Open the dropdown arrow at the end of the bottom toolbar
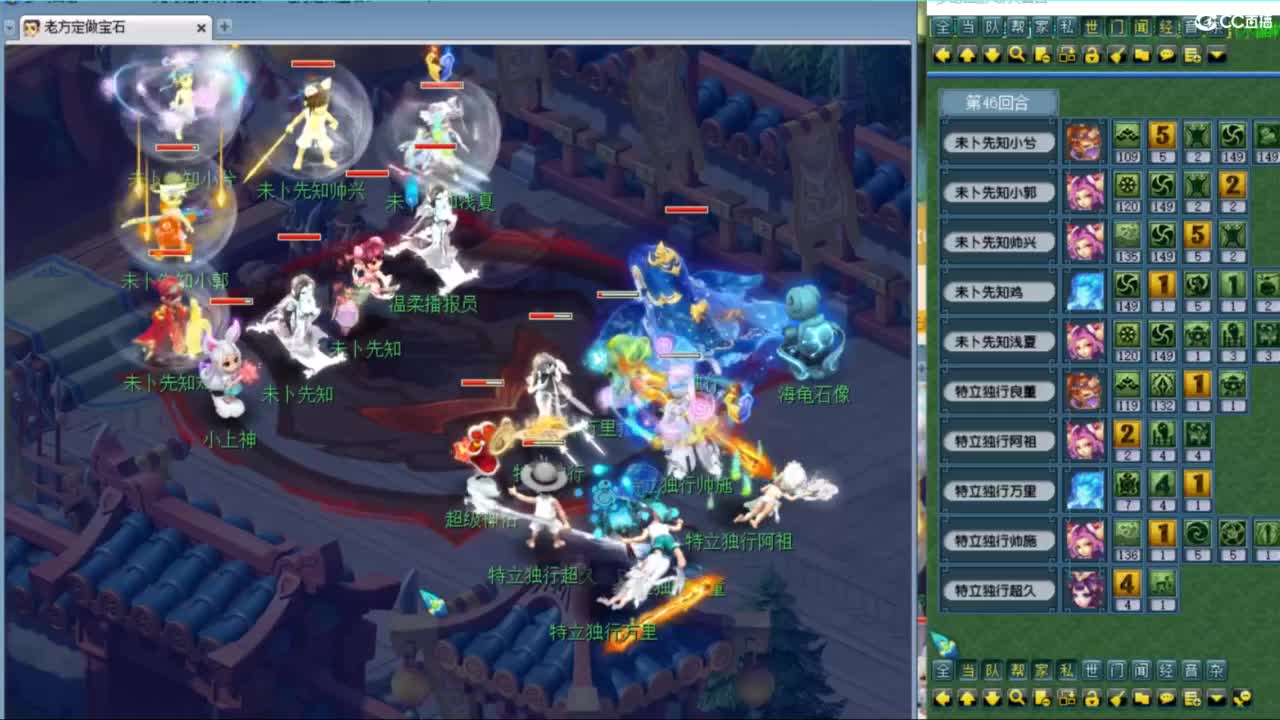Screen dimensions: 1280x720 coord(1215,700)
